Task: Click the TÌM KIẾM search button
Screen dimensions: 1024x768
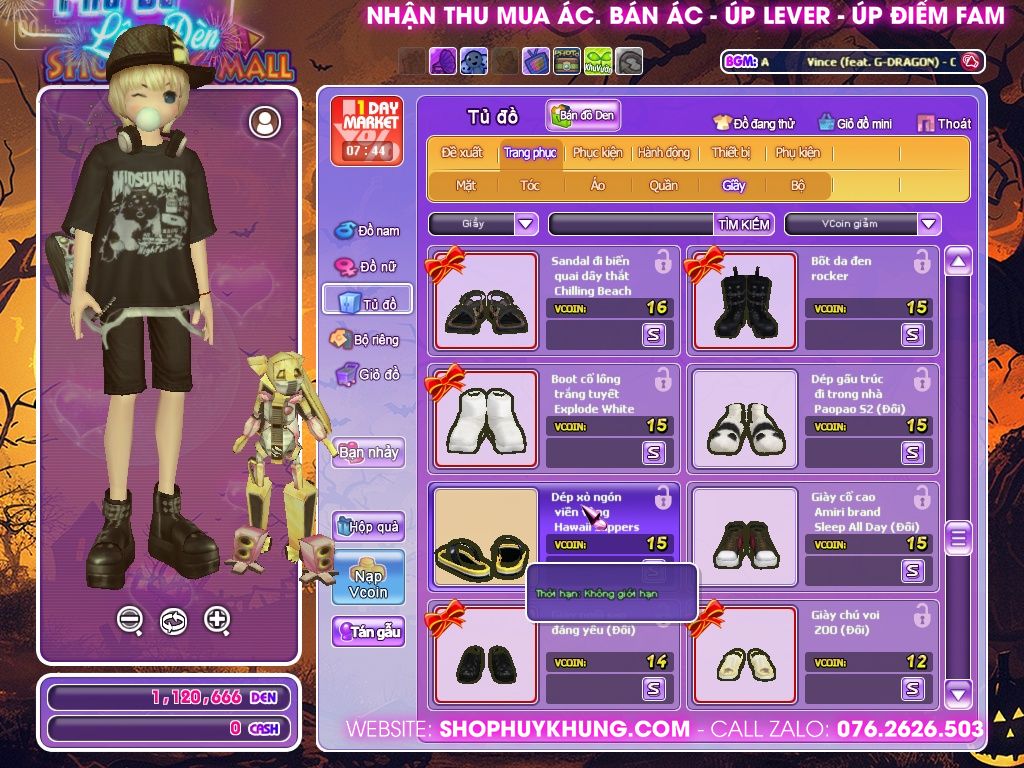Action: pyautogui.click(x=744, y=224)
